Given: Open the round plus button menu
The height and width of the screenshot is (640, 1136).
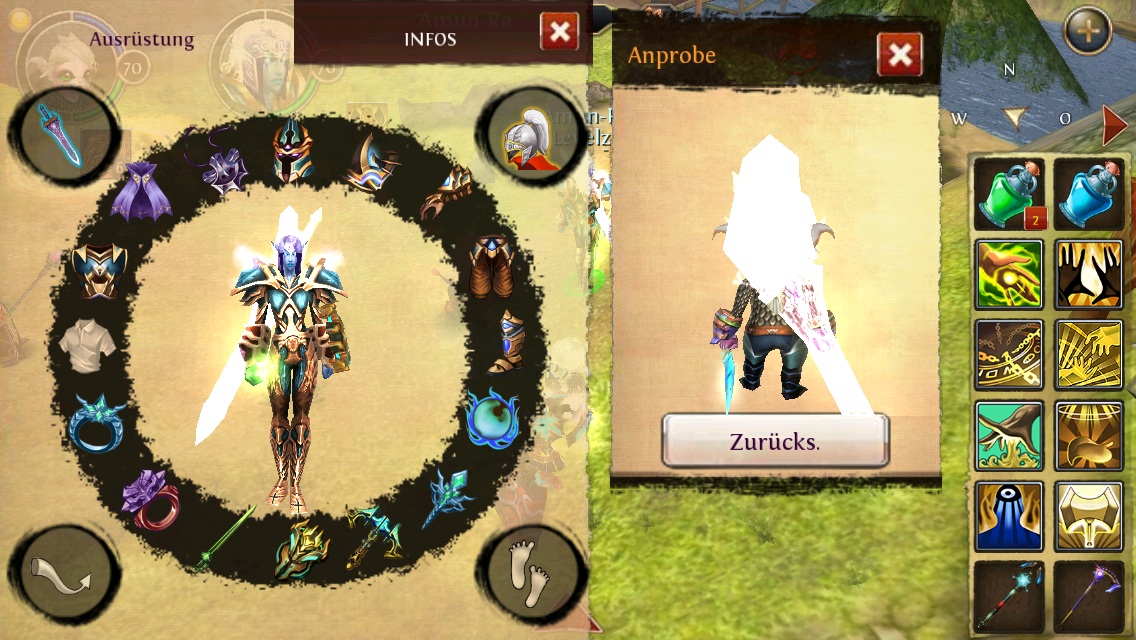Looking at the screenshot, I should click(x=1088, y=32).
